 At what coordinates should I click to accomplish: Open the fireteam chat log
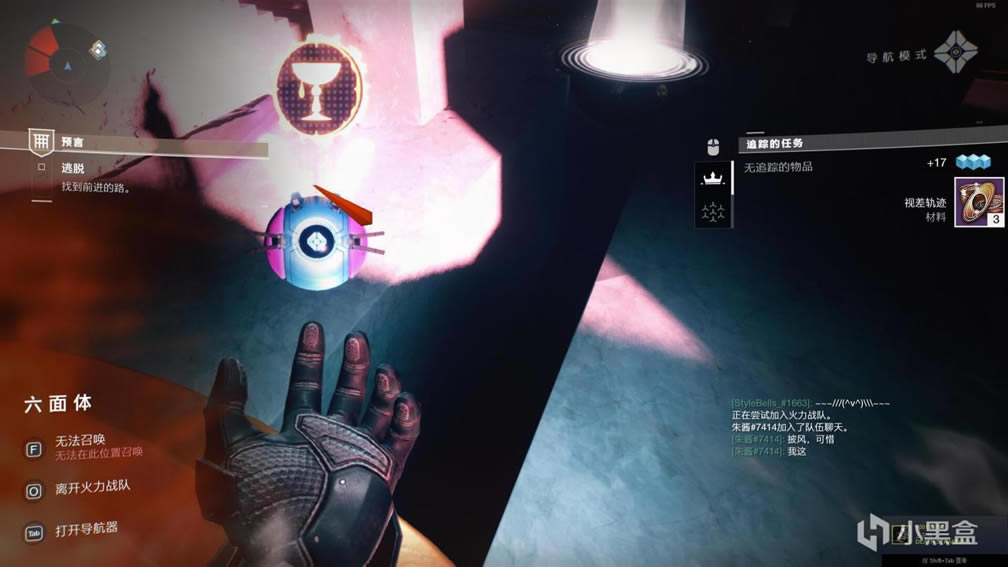(x=810, y=428)
